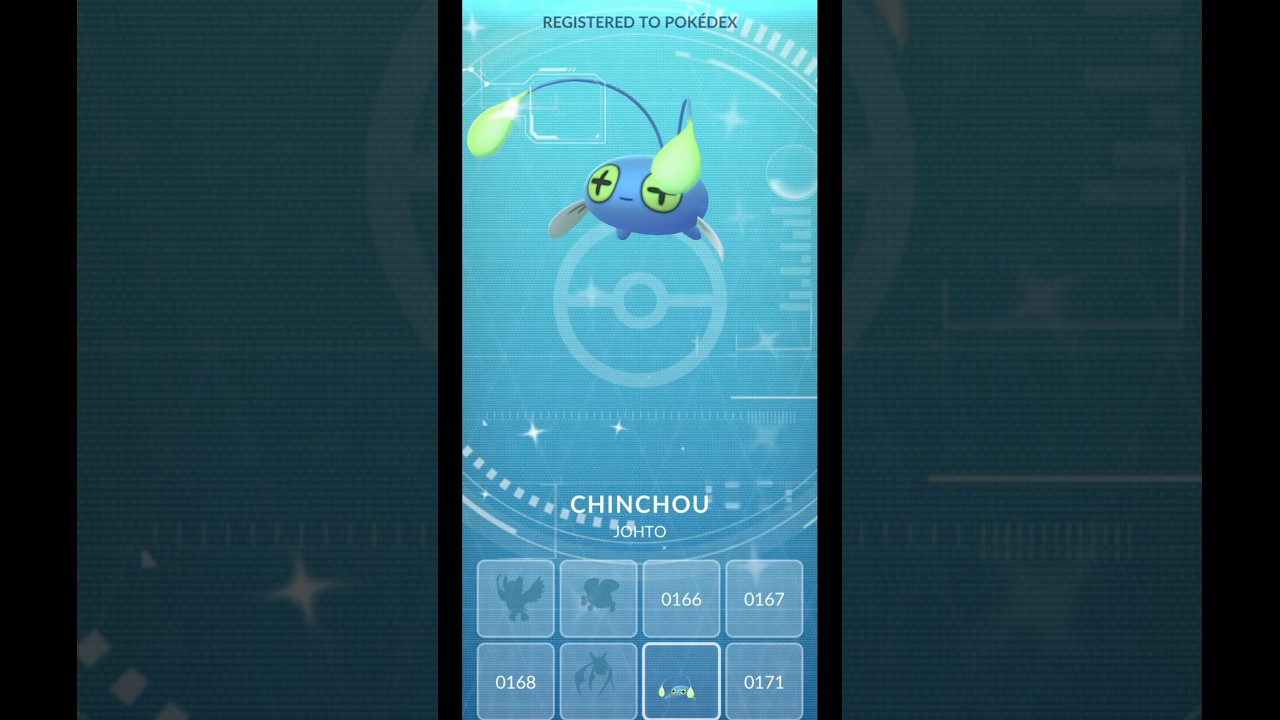The width and height of the screenshot is (1280, 720).
Task: Open unregistered entry 0166
Action: click(x=681, y=599)
